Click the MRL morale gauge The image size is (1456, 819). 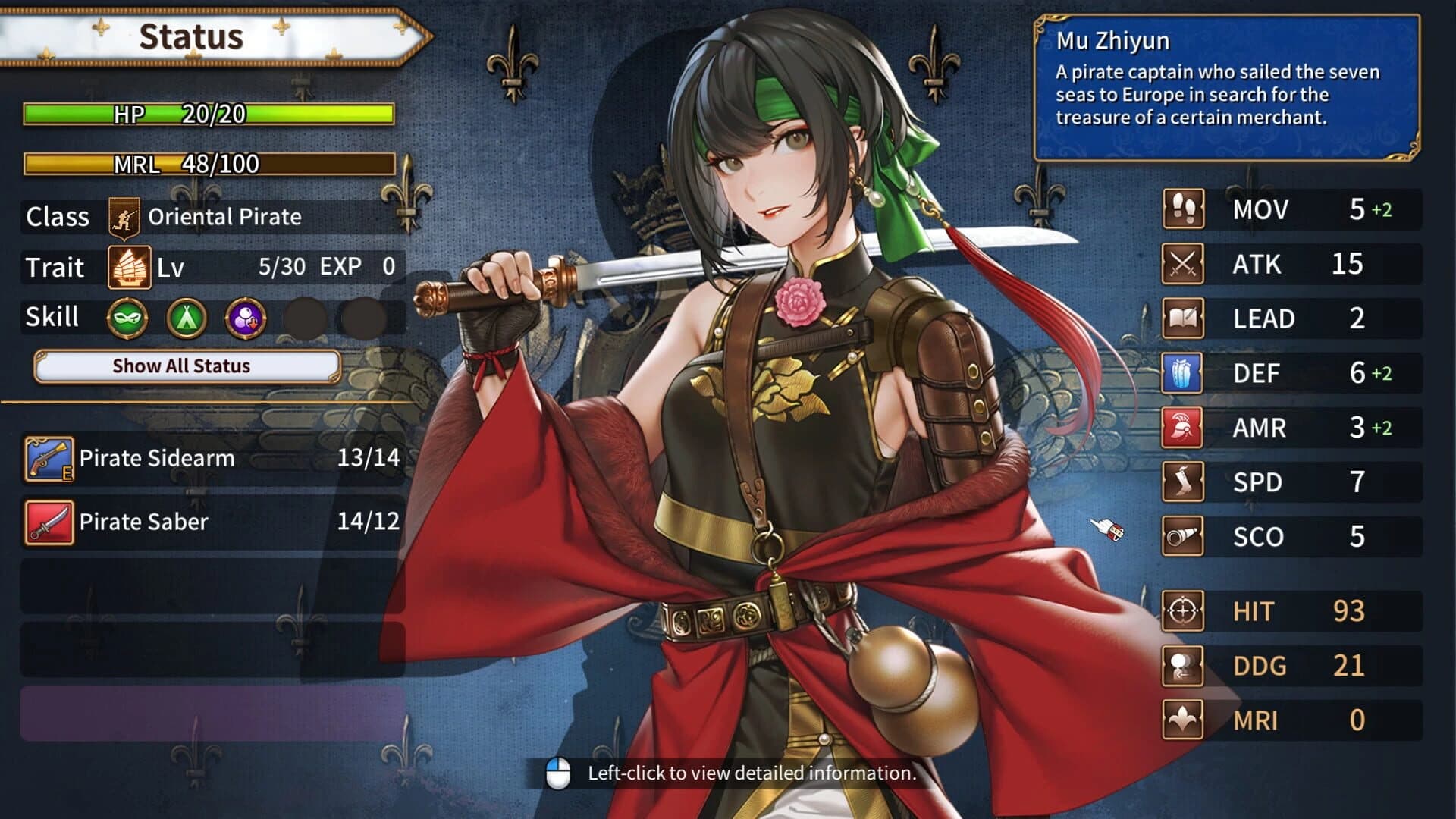[209, 163]
